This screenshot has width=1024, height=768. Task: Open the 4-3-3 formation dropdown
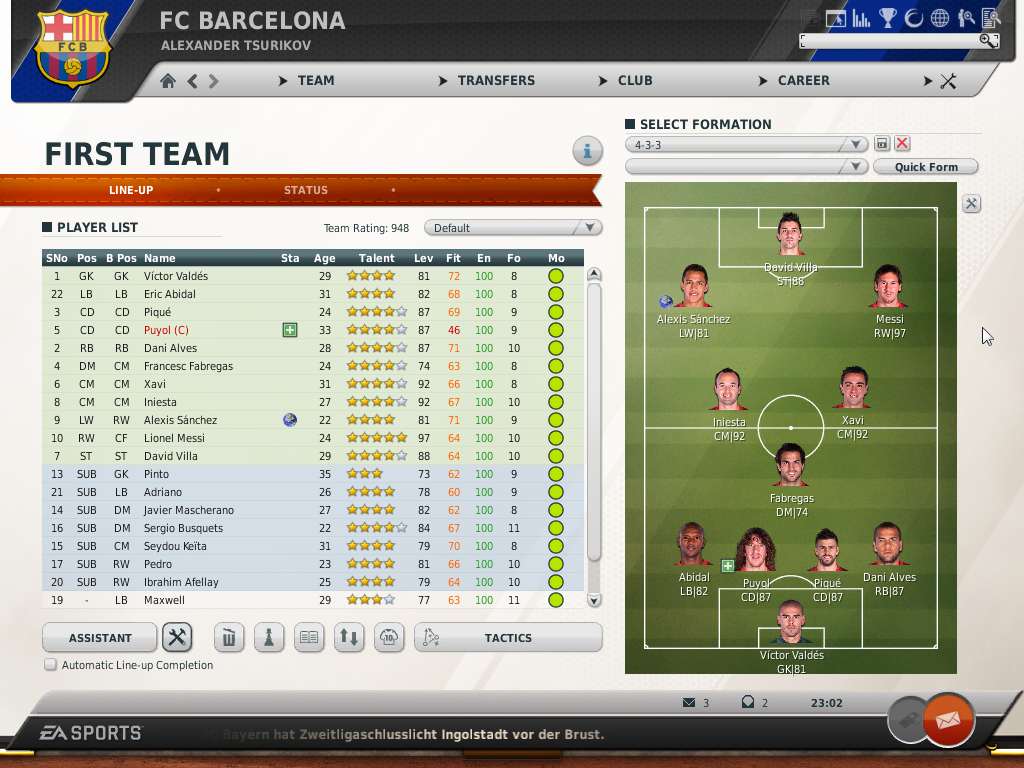click(746, 145)
